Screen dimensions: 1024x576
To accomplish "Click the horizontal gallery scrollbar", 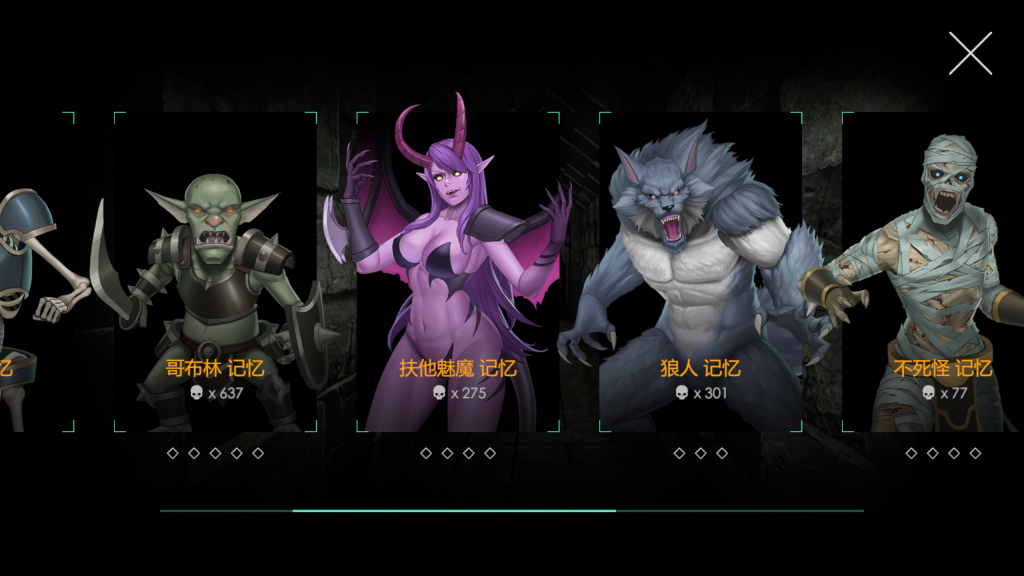I will coord(454,510).
